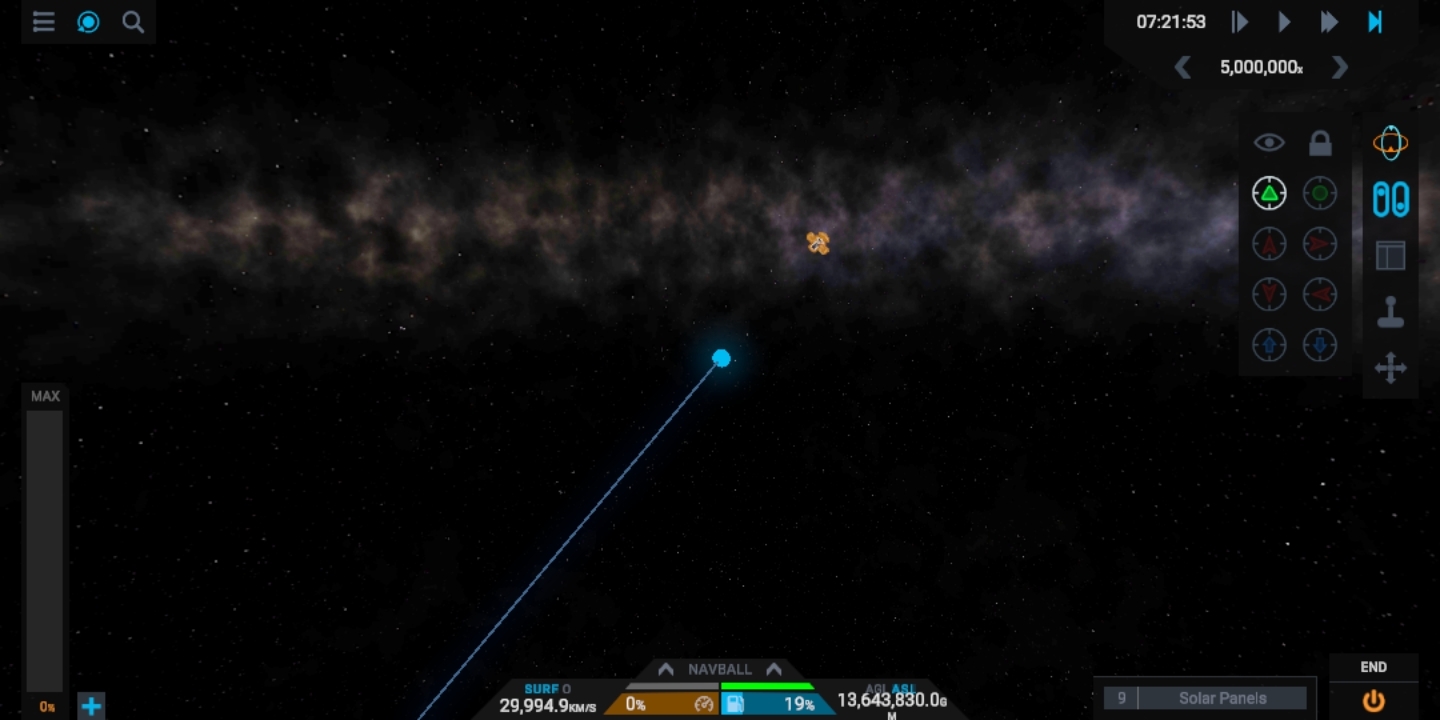The image size is (1440, 720).
Task: Expand the NAVBALL panel
Action: tap(719, 669)
